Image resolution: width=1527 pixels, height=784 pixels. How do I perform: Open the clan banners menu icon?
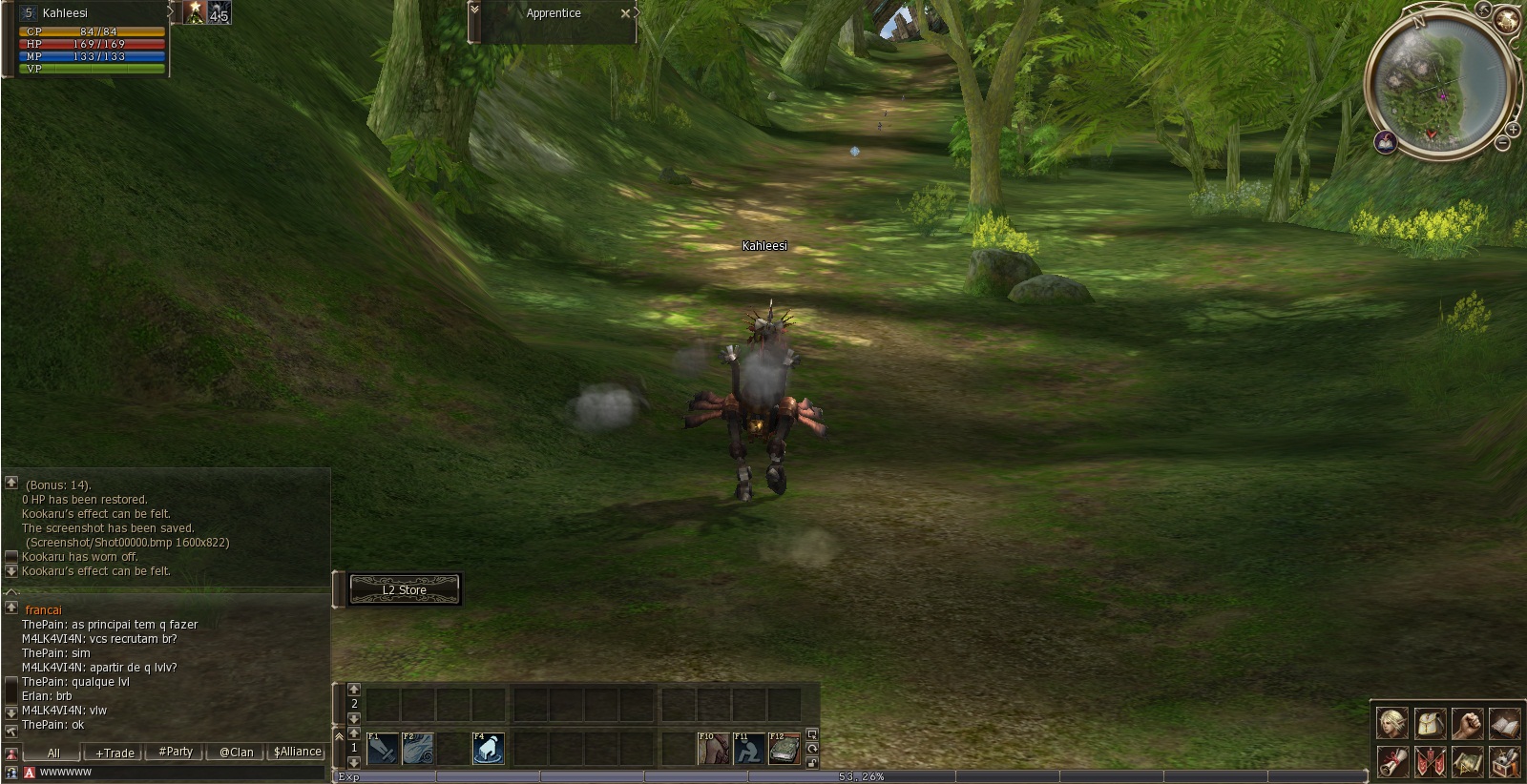coord(1430,761)
